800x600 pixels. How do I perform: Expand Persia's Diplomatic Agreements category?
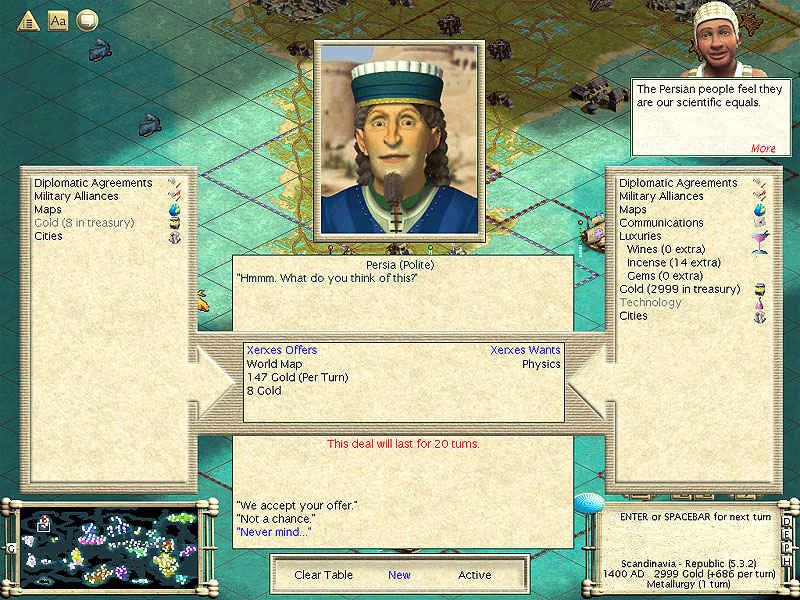pos(93,184)
